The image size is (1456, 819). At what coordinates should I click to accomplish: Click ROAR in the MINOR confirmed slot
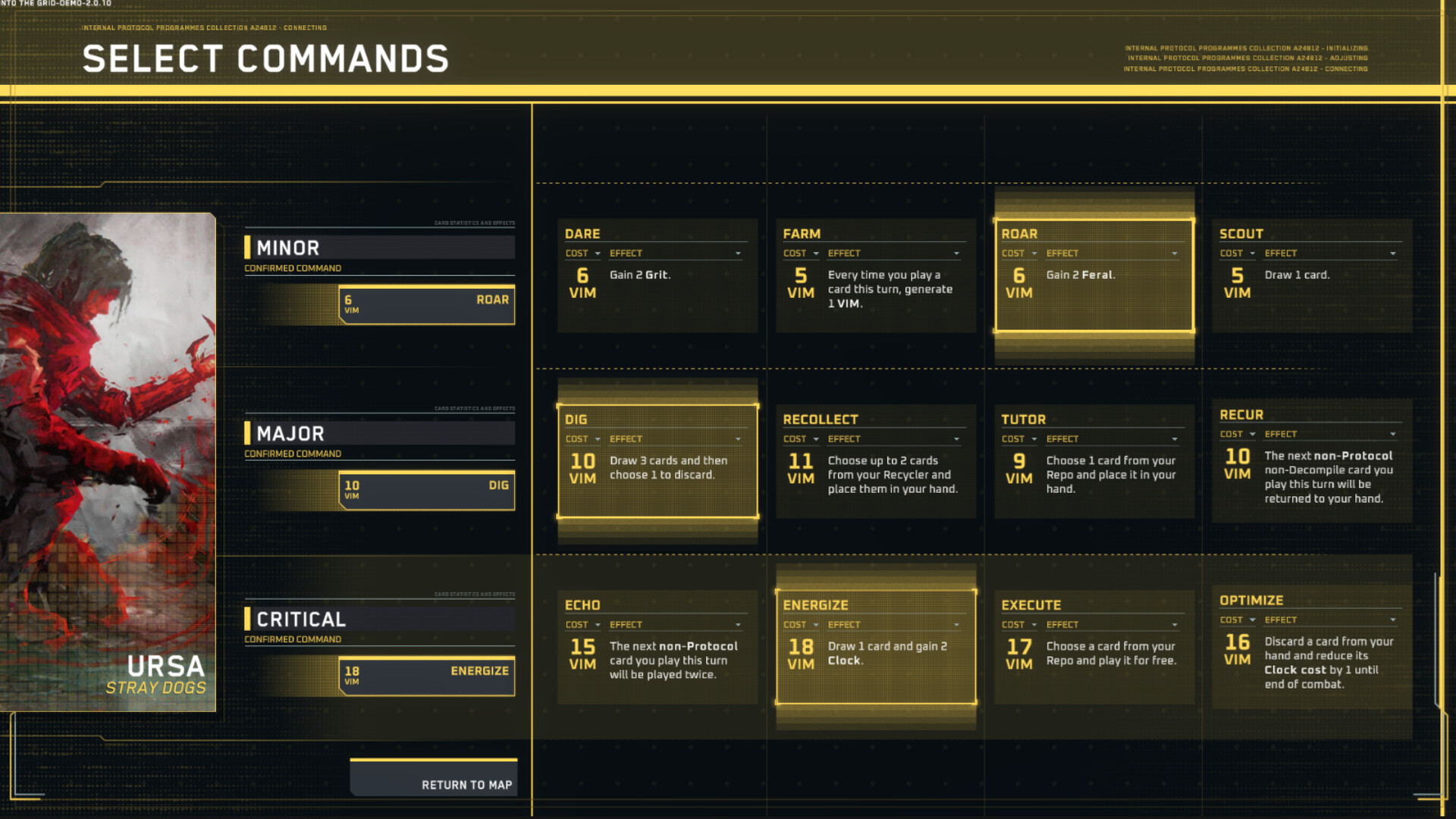(426, 305)
